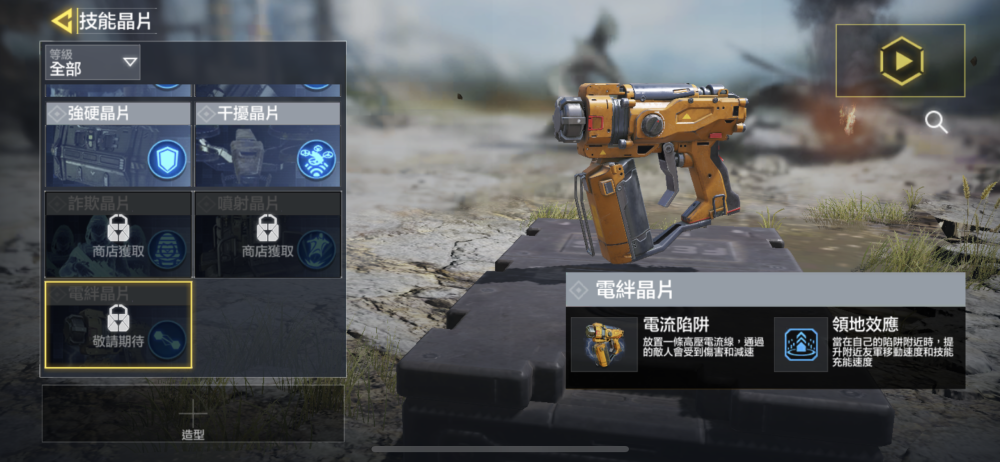Open the 造型 skin slot

[x=193, y=416]
